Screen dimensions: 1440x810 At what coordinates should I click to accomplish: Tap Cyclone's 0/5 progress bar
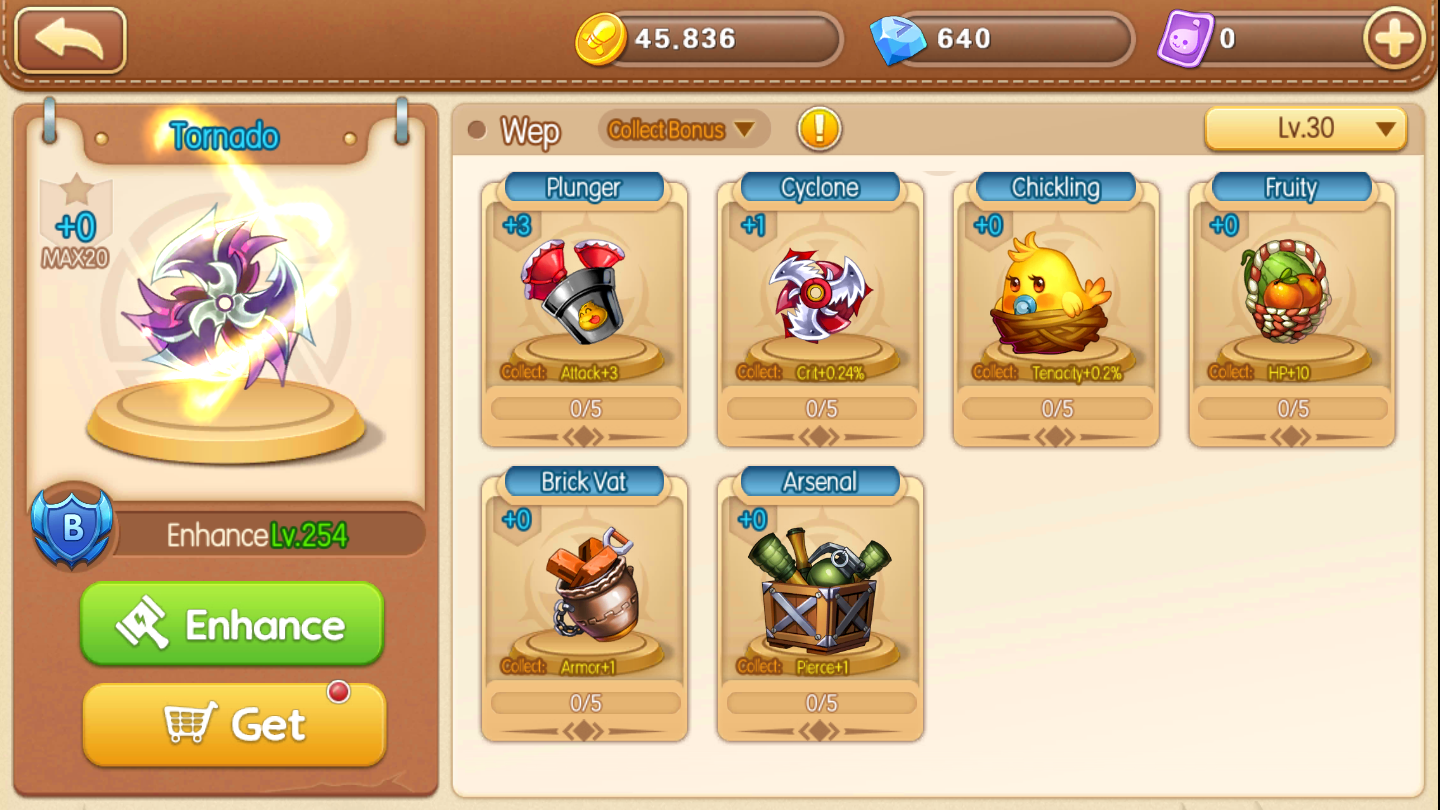tap(820, 408)
